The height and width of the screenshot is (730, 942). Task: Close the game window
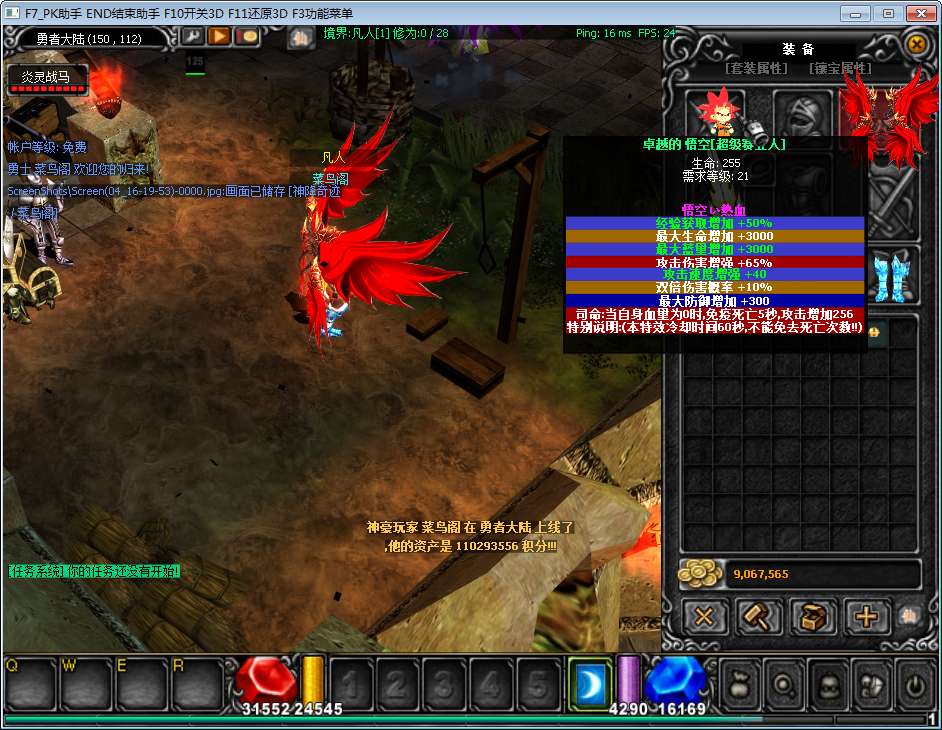tap(919, 13)
